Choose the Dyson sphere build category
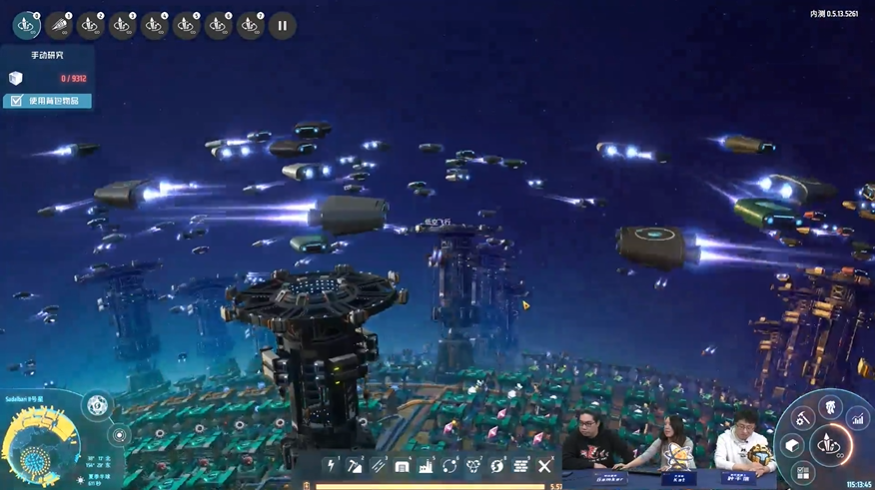Viewport: 875px width, 490px height. point(497,466)
